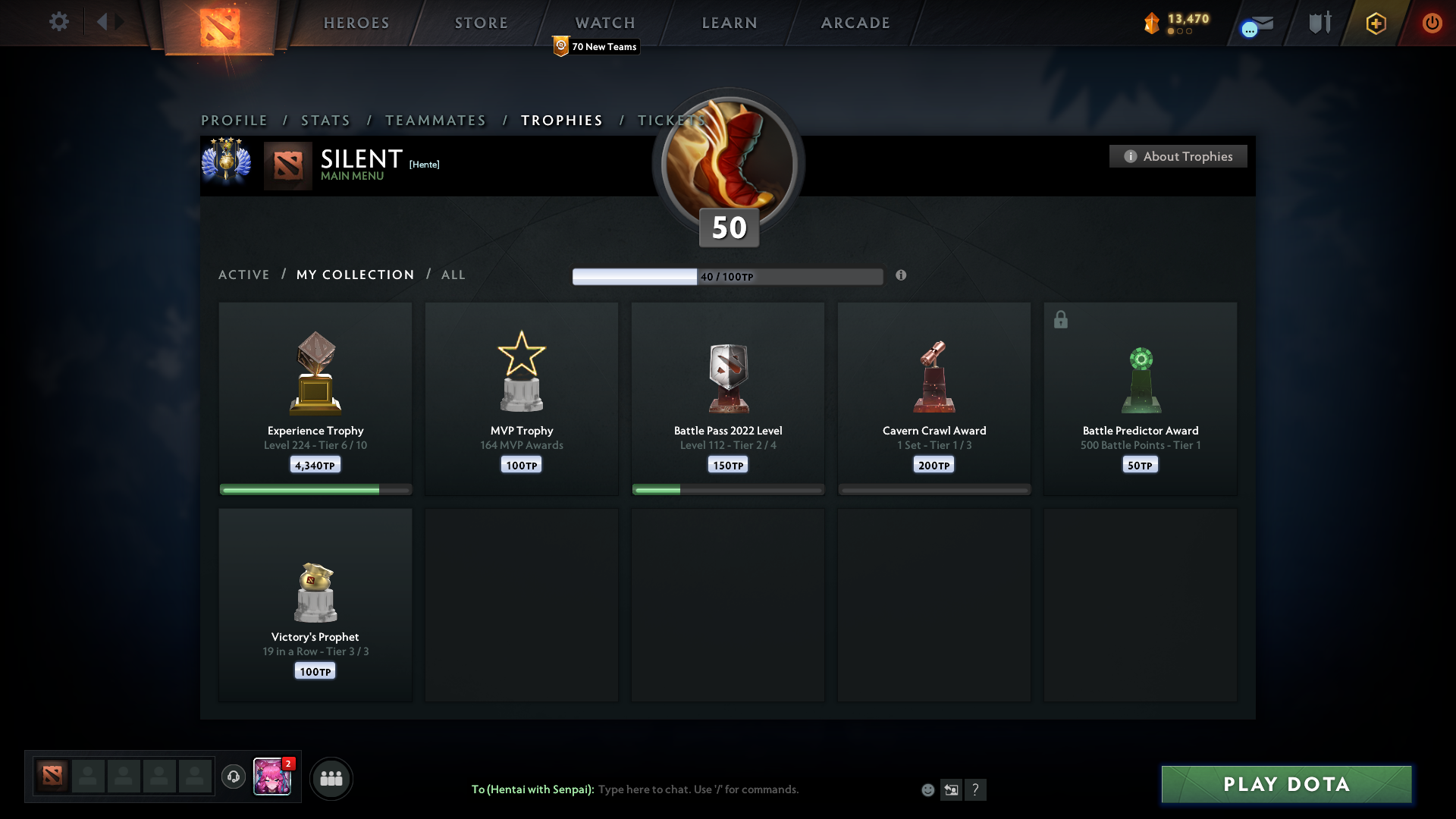Viewport: 1456px width, 819px height.
Task: Click the orange shards currency icon
Action: pyautogui.click(x=1153, y=23)
